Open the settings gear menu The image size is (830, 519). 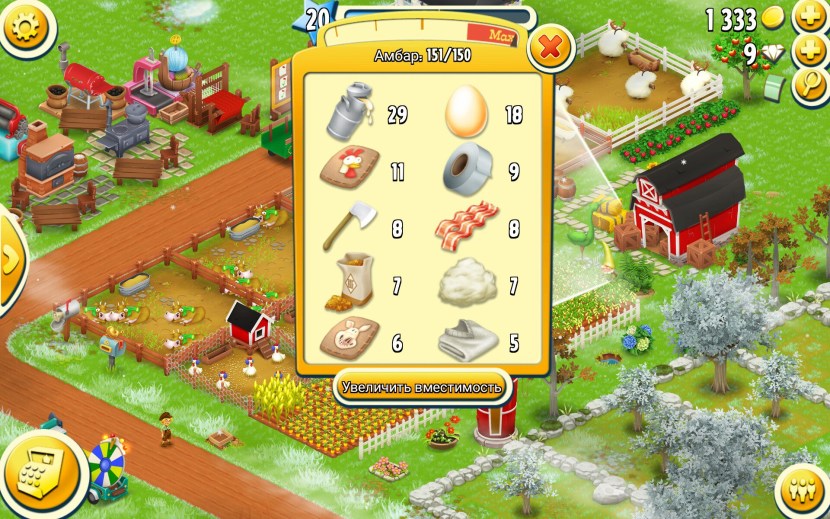pyautogui.click(x=27, y=27)
